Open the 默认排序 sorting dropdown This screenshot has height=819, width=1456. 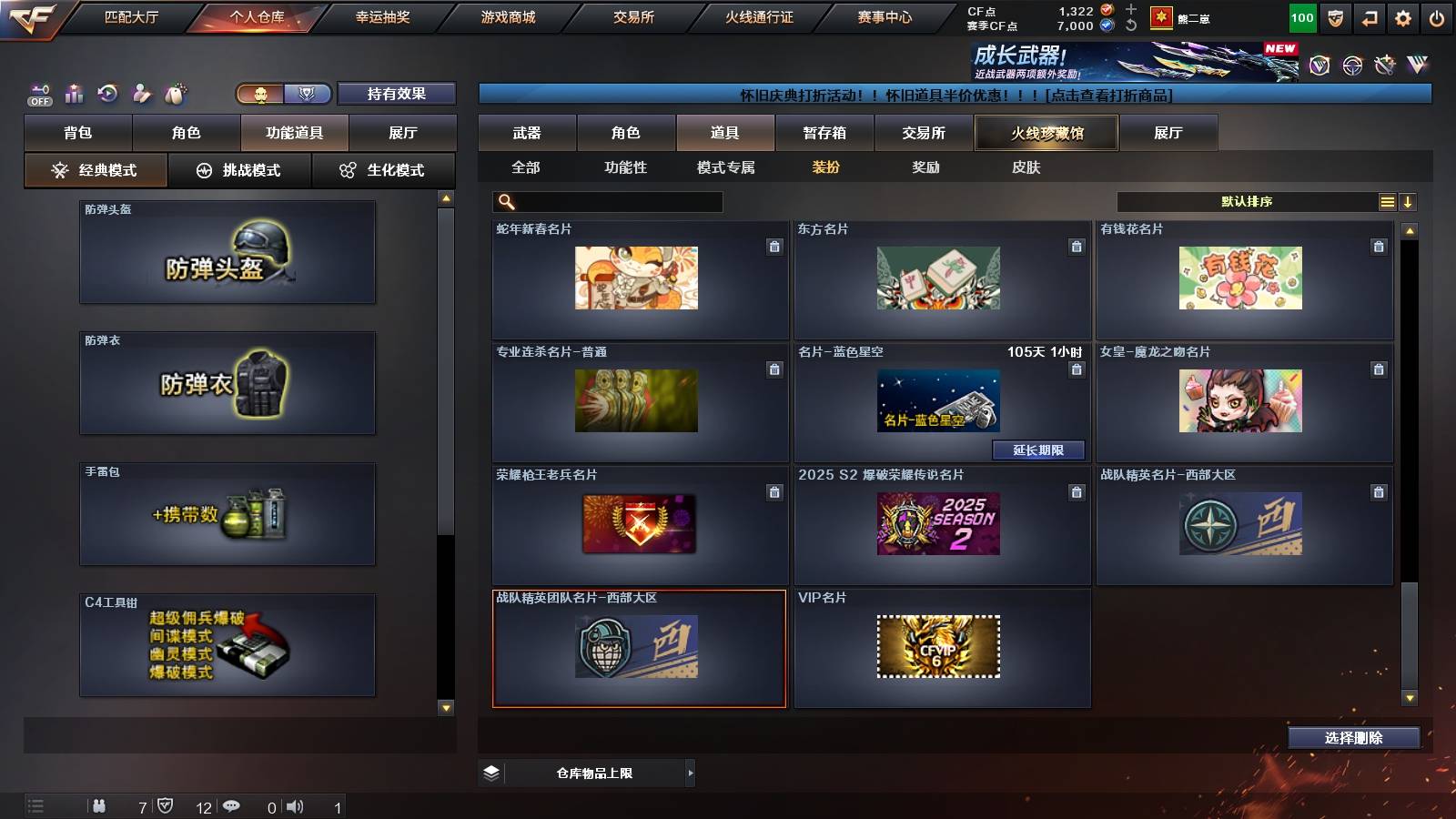tap(1247, 201)
